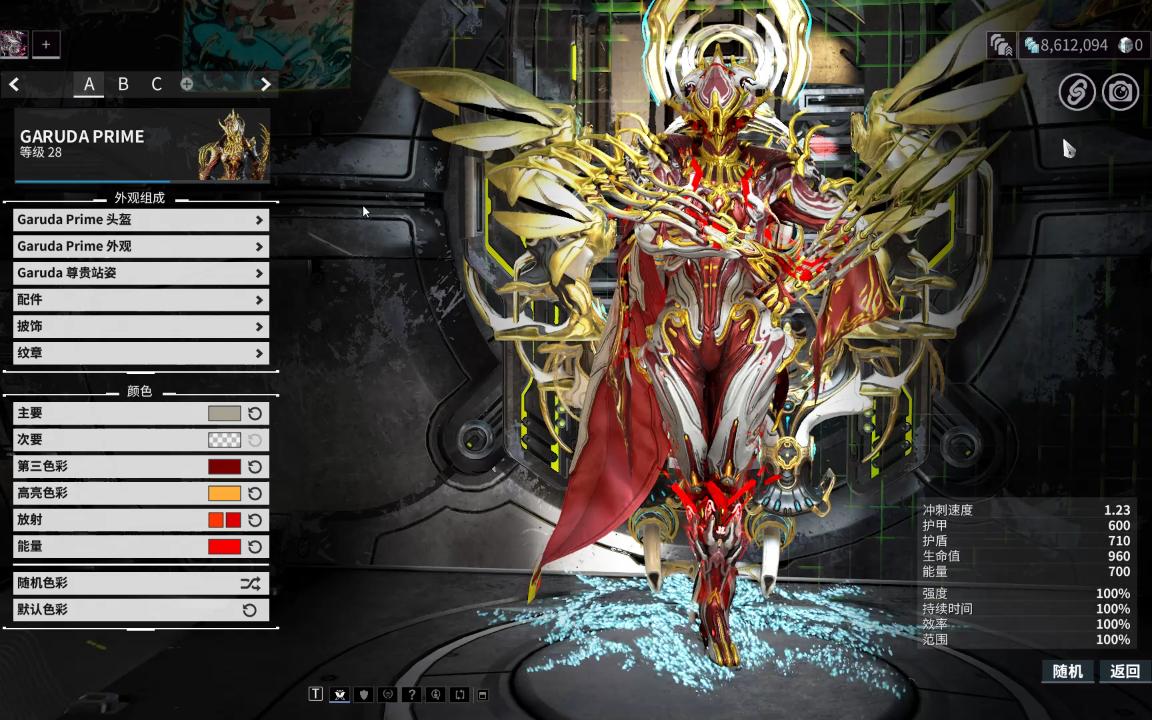Open the 纹章 sigil menu
The width and height of the screenshot is (1152, 720).
[x=140, y=353]
